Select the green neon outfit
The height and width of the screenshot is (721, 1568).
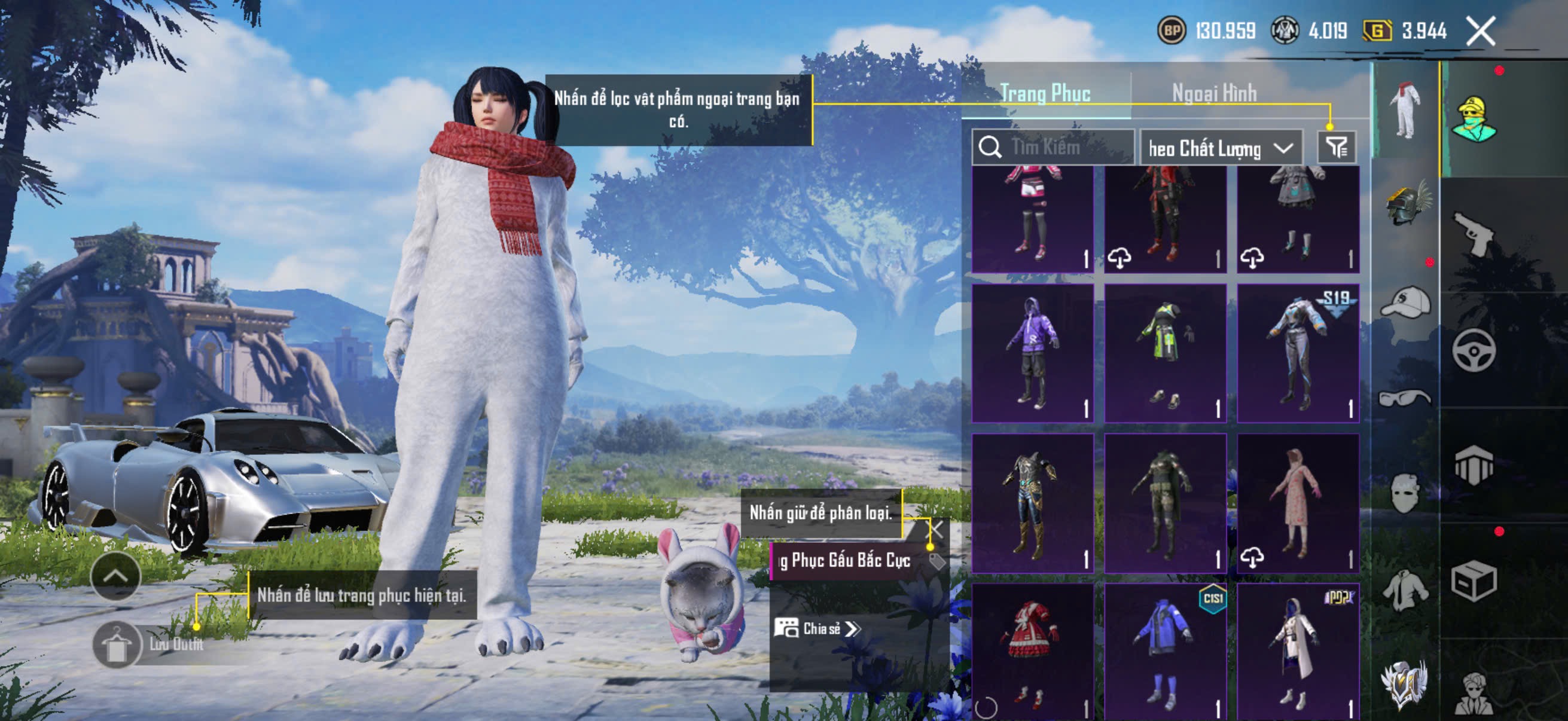pos(1165,353)
